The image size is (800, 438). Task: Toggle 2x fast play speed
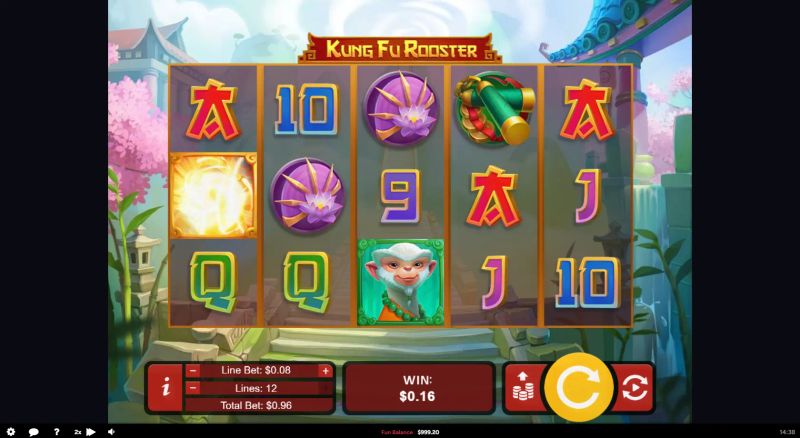point(84,432)
